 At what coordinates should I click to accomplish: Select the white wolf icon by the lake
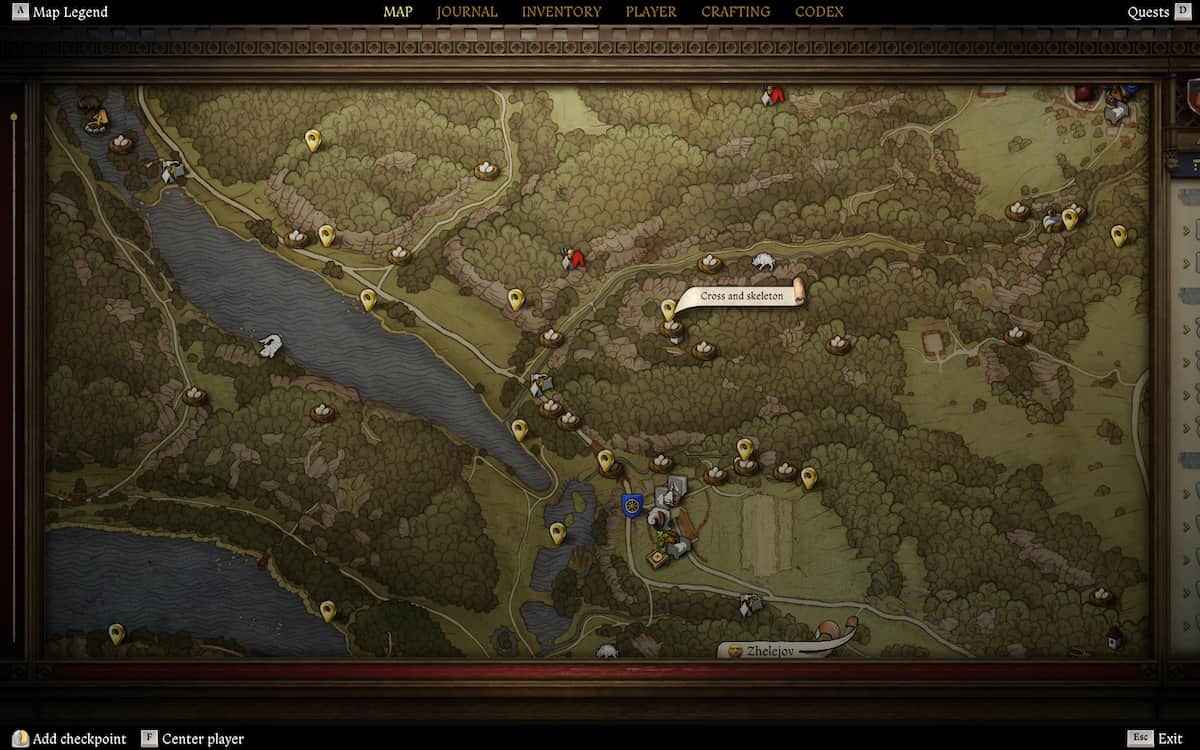click(x=269, y=346)
